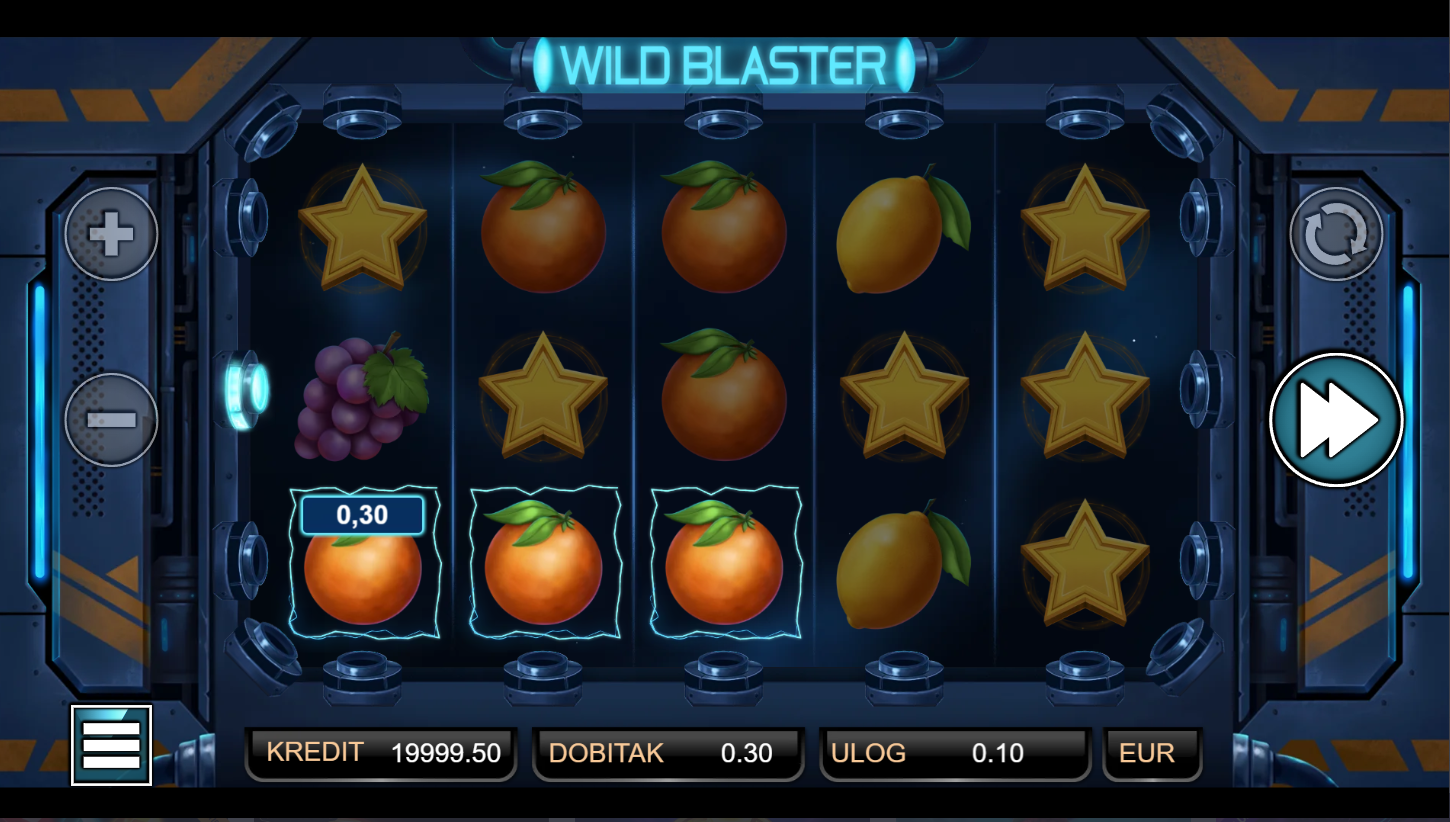Decrease the bet with the minus button
Screen dimensions: 1450x822
click(111, 419)
